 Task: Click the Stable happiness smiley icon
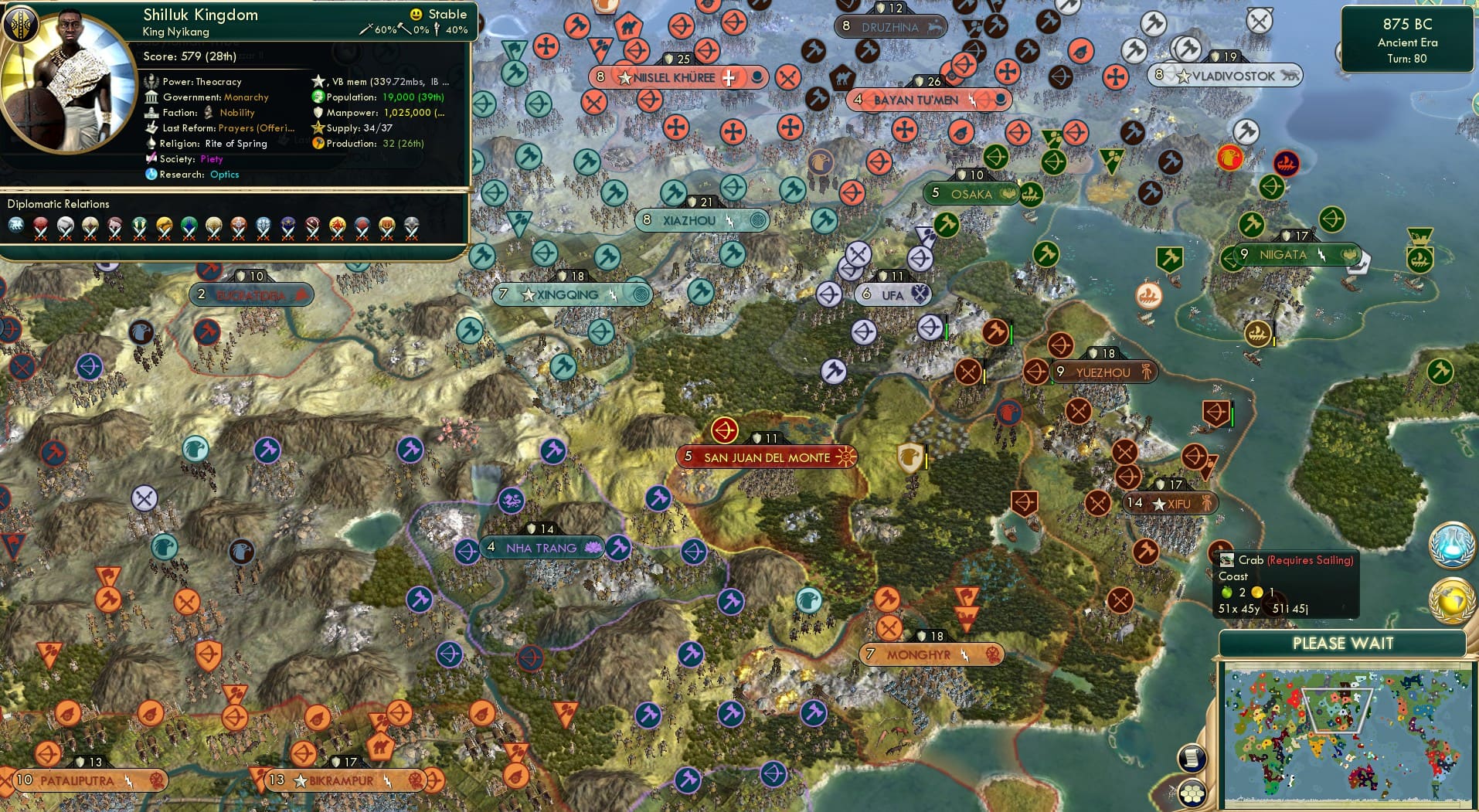coord(416,13)
